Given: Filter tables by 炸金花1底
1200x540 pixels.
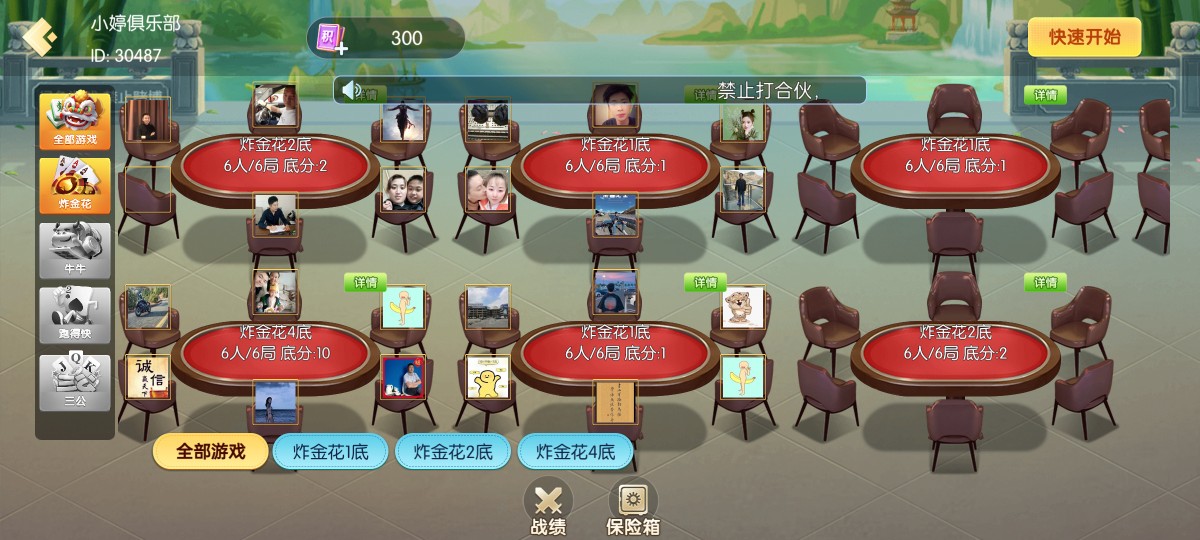Looking at the screenshot, I should [x=331, y=452].
